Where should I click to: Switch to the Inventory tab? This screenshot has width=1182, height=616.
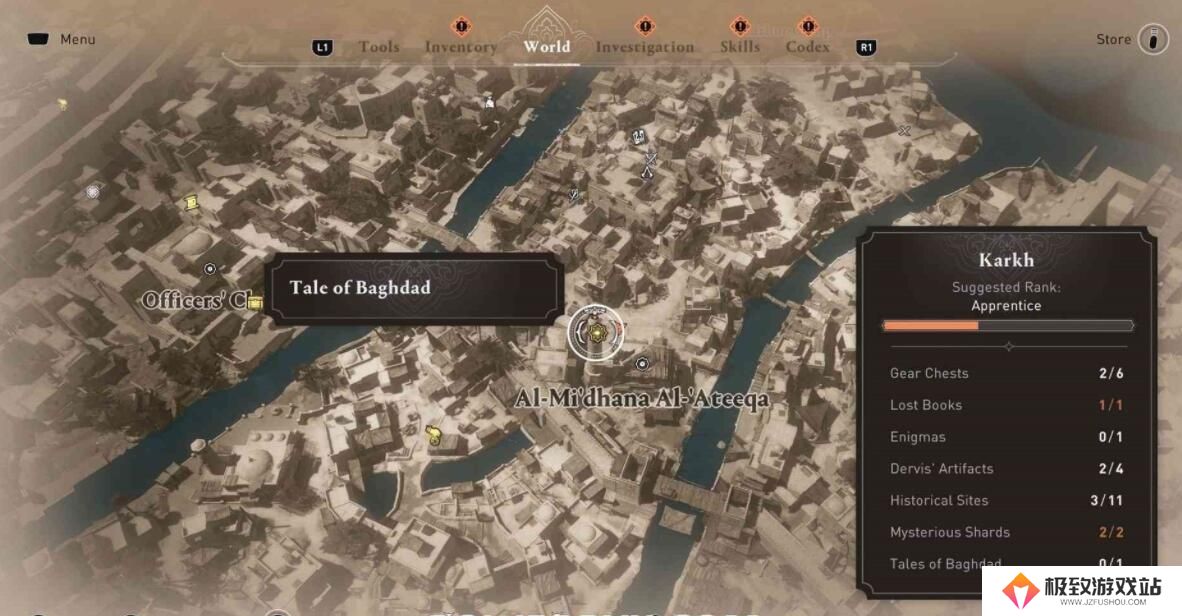click(x=460, y=47)
